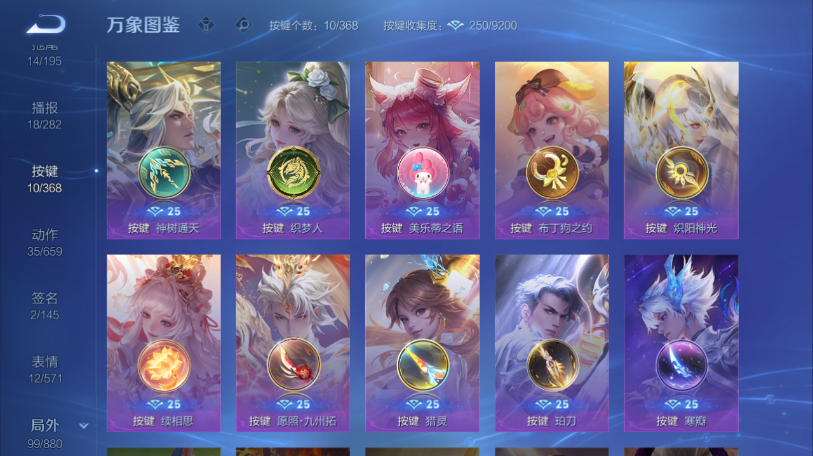Click the ring icon in the header
The image size is (813, 456).
point(241,25)
